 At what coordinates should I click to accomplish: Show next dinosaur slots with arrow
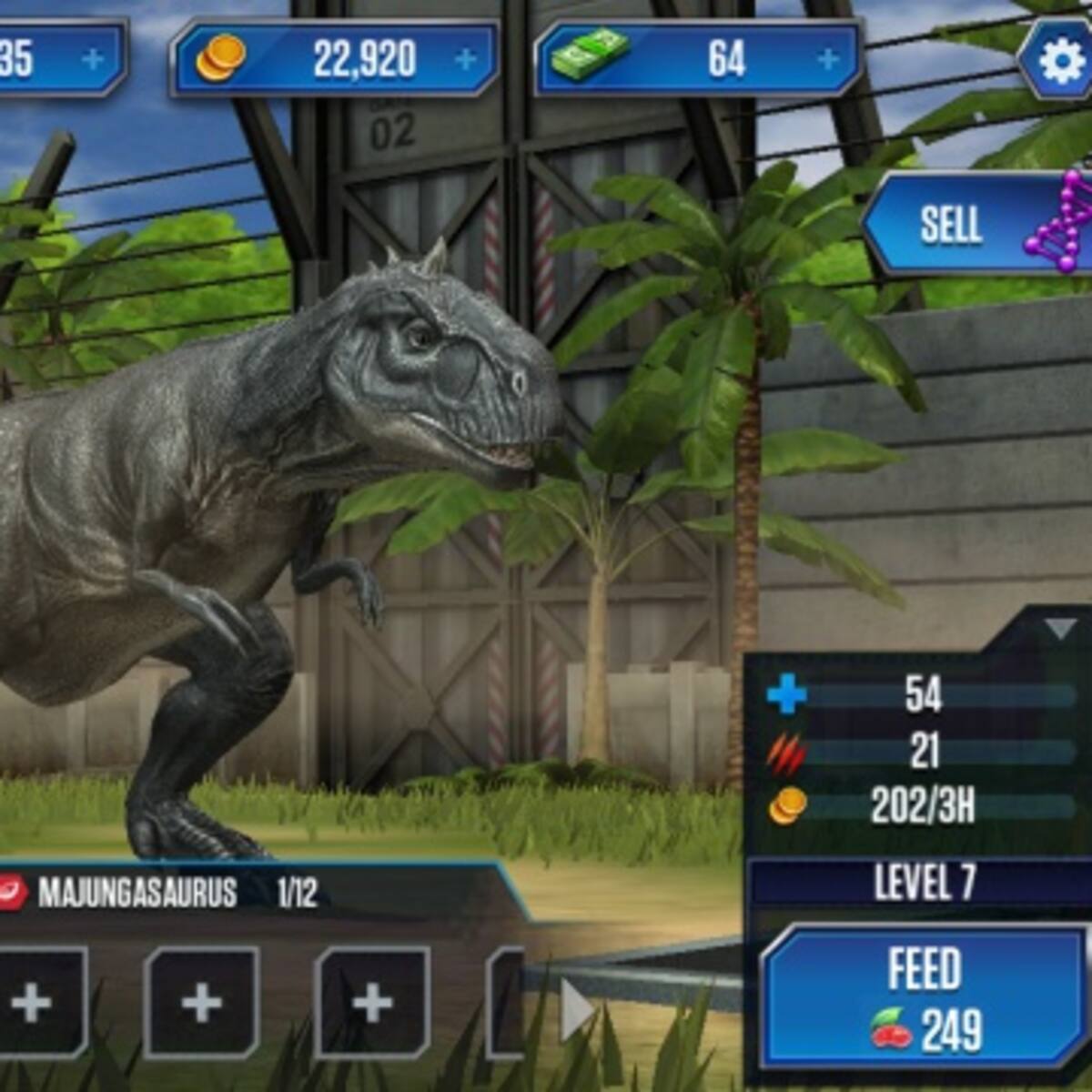click(x=576, y=1010)
